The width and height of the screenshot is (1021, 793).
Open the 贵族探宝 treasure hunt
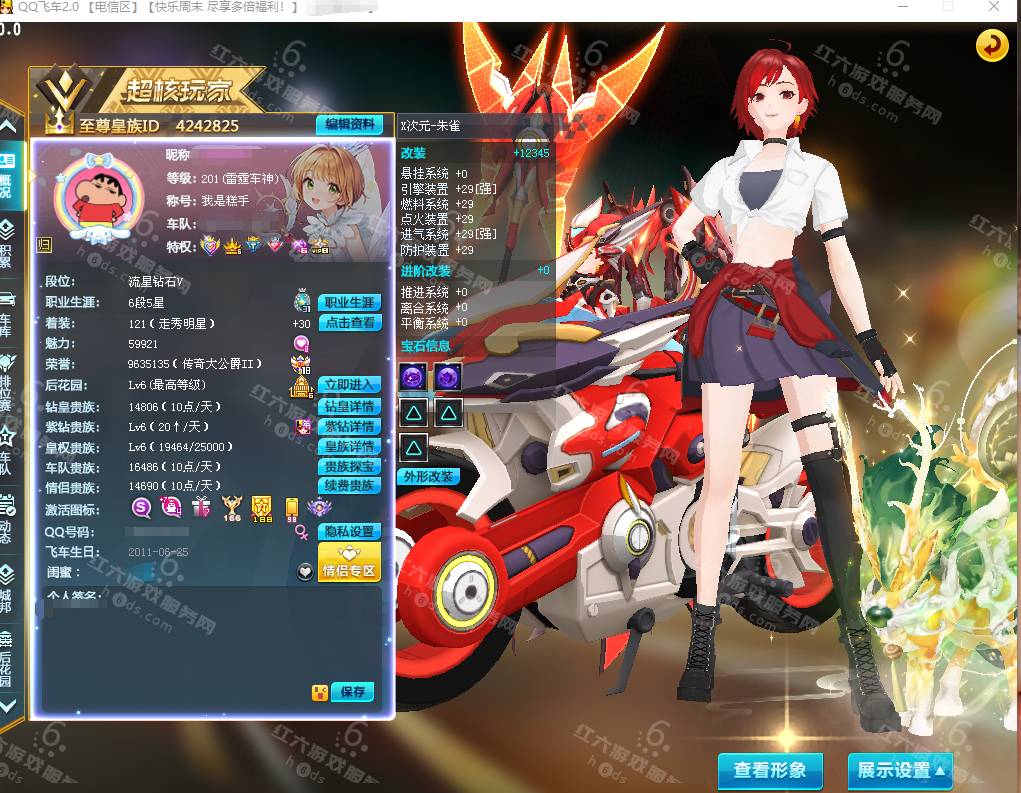pos(349,466)
